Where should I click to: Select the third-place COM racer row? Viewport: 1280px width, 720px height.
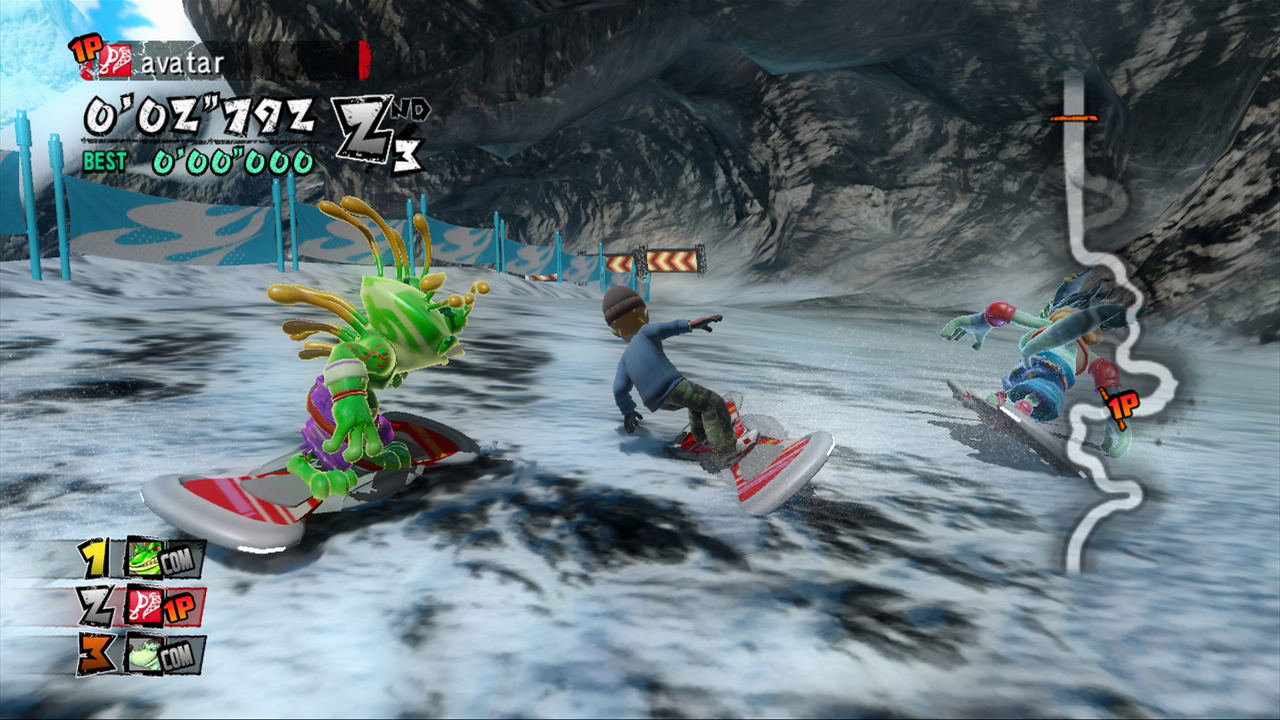click(143, 653)
